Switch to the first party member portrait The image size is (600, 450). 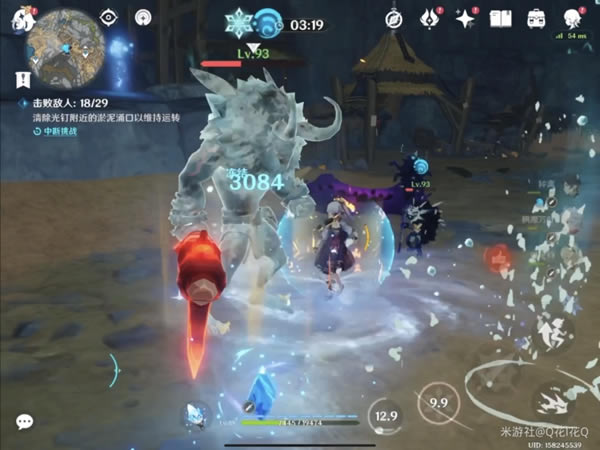(570, 186)
